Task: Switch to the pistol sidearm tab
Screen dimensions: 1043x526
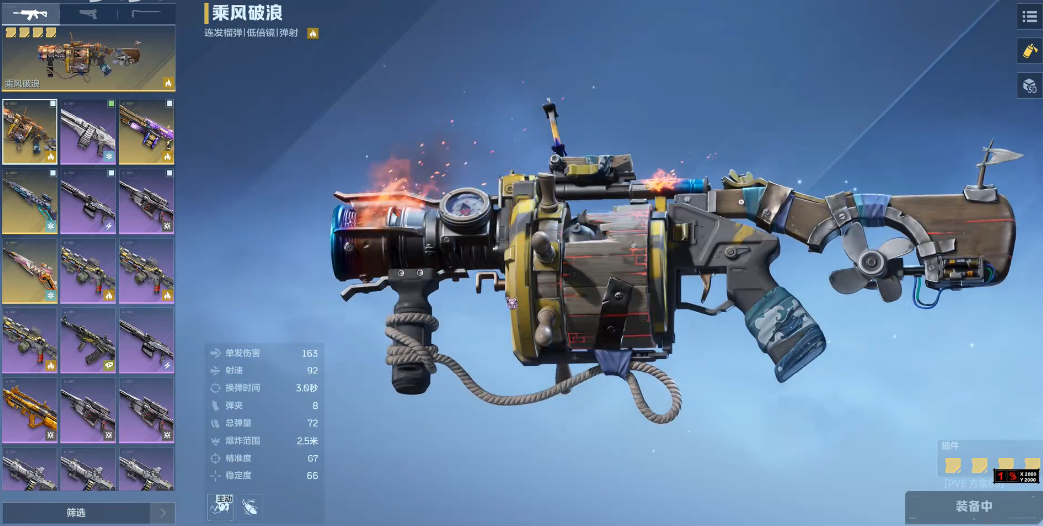Action: pos(88,13)
